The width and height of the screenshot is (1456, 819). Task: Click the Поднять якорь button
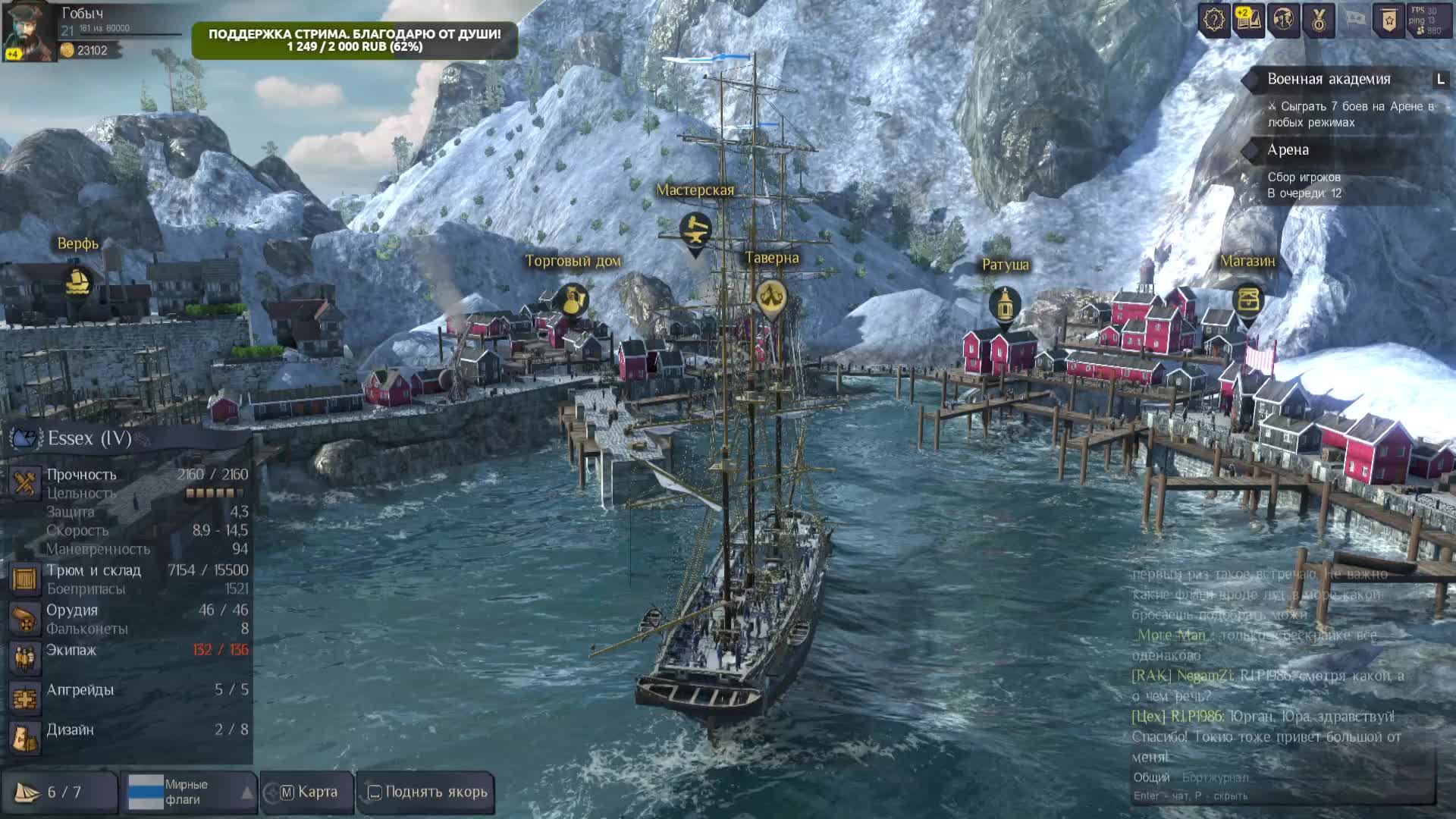427,792
